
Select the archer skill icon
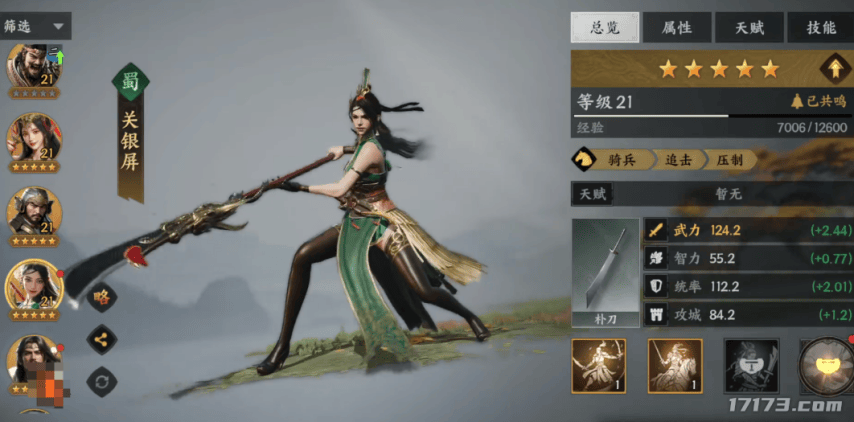599,365
